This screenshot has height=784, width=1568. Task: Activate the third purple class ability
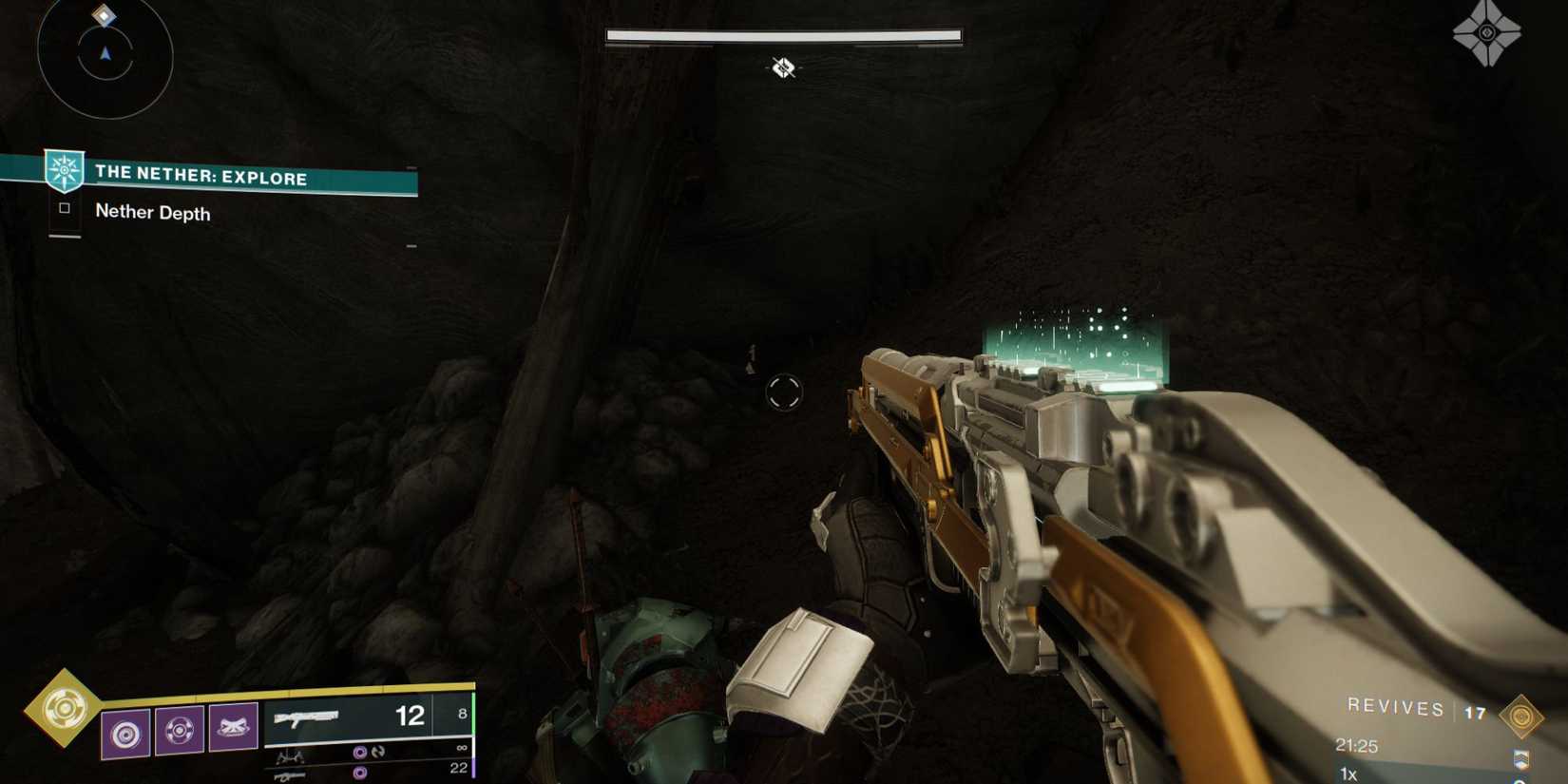[234, 728]
